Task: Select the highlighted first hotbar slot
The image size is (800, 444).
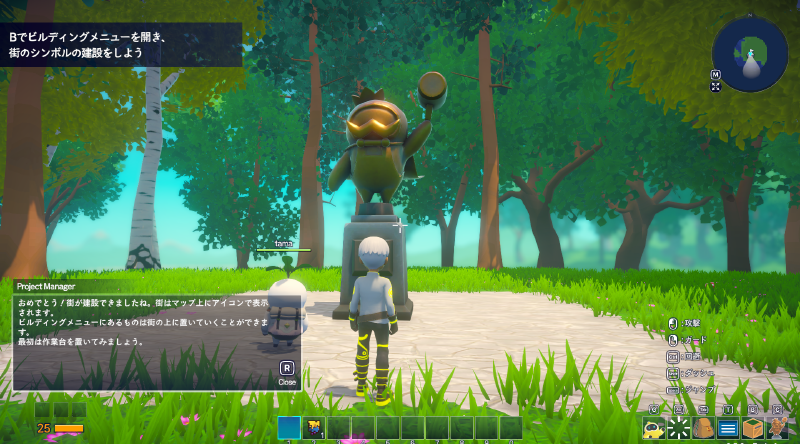Action: click(x=289, y=428)
